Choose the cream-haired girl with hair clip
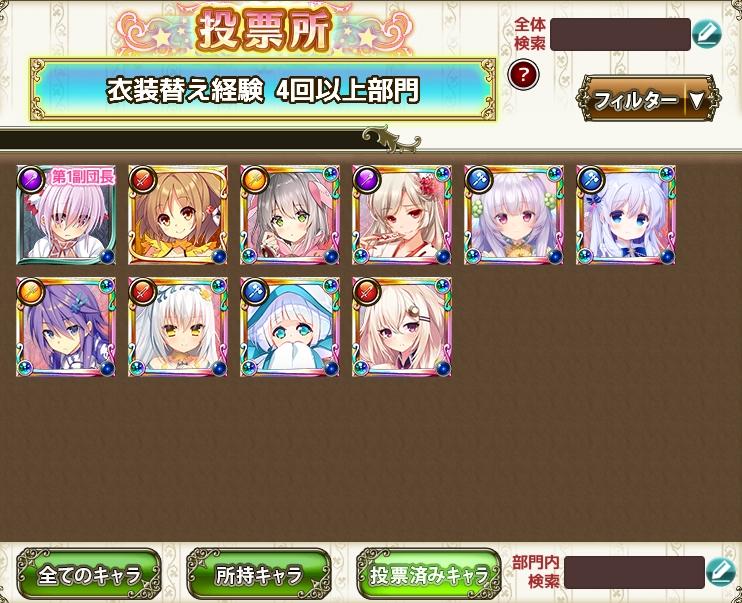 pos(402,327)
